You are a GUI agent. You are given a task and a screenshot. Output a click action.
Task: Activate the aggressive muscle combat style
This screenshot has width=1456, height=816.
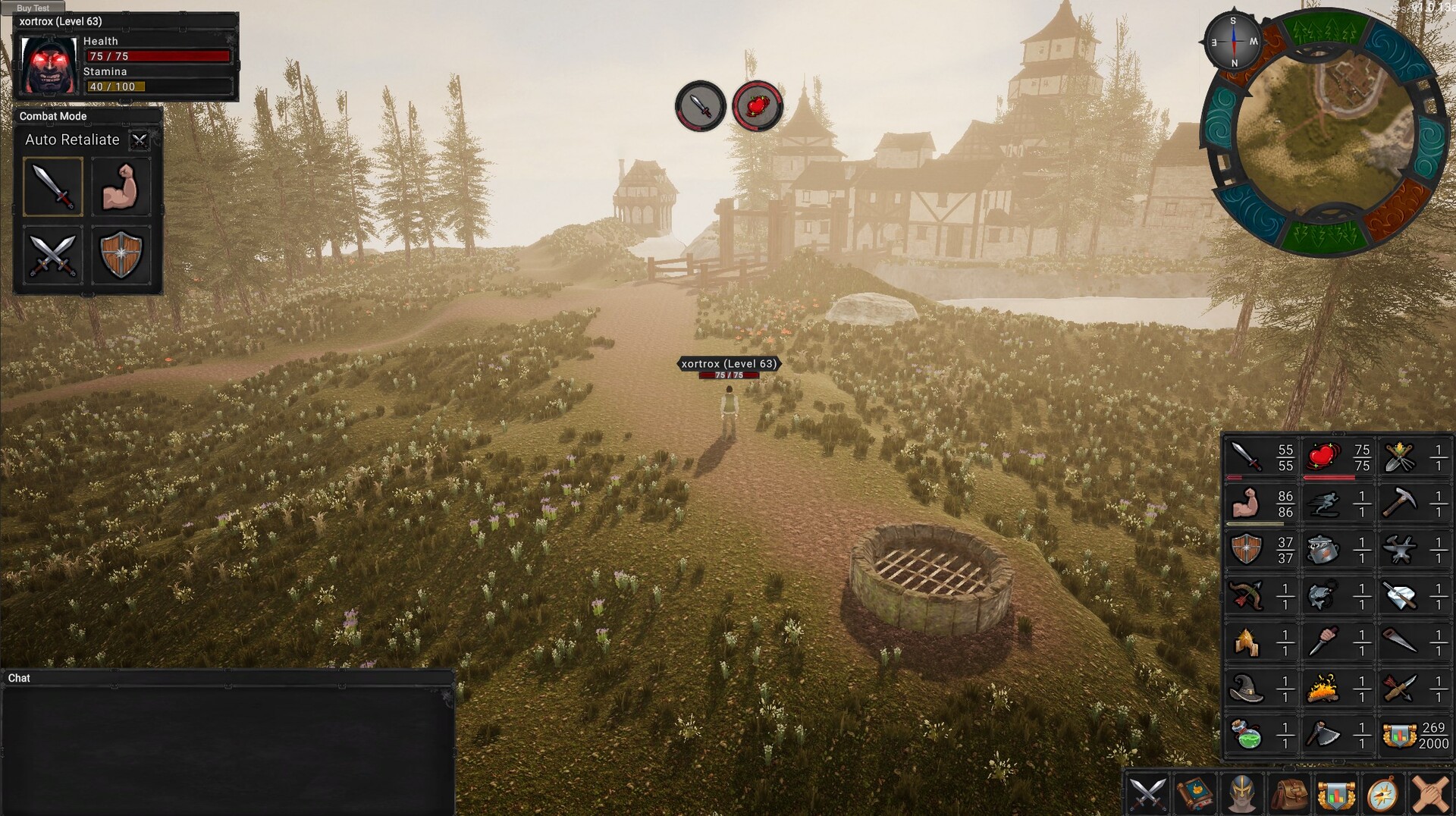click(x=121, y=186)
